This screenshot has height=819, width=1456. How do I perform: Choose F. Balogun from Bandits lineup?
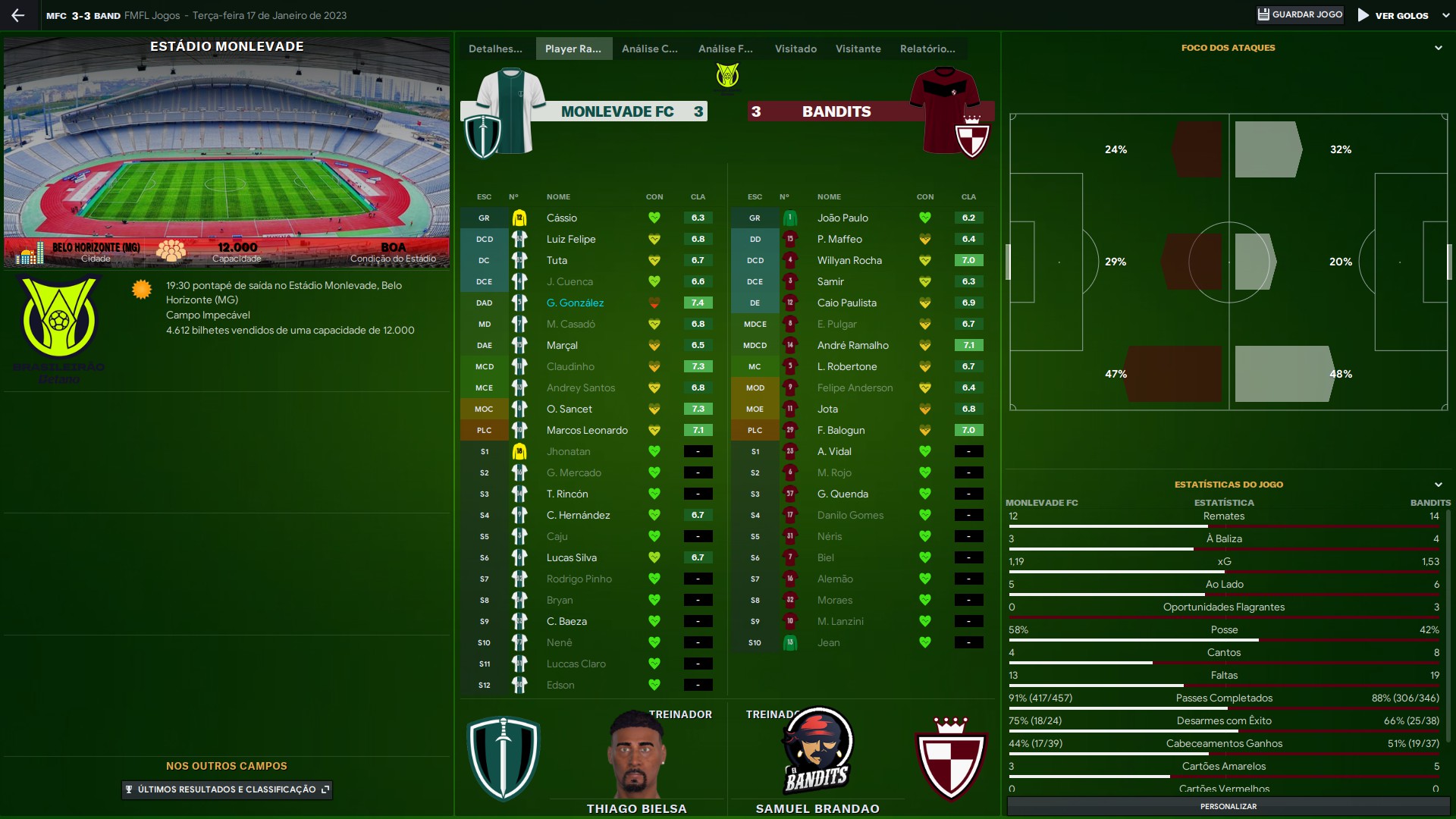pyautogui.click(x=841, y=430)
